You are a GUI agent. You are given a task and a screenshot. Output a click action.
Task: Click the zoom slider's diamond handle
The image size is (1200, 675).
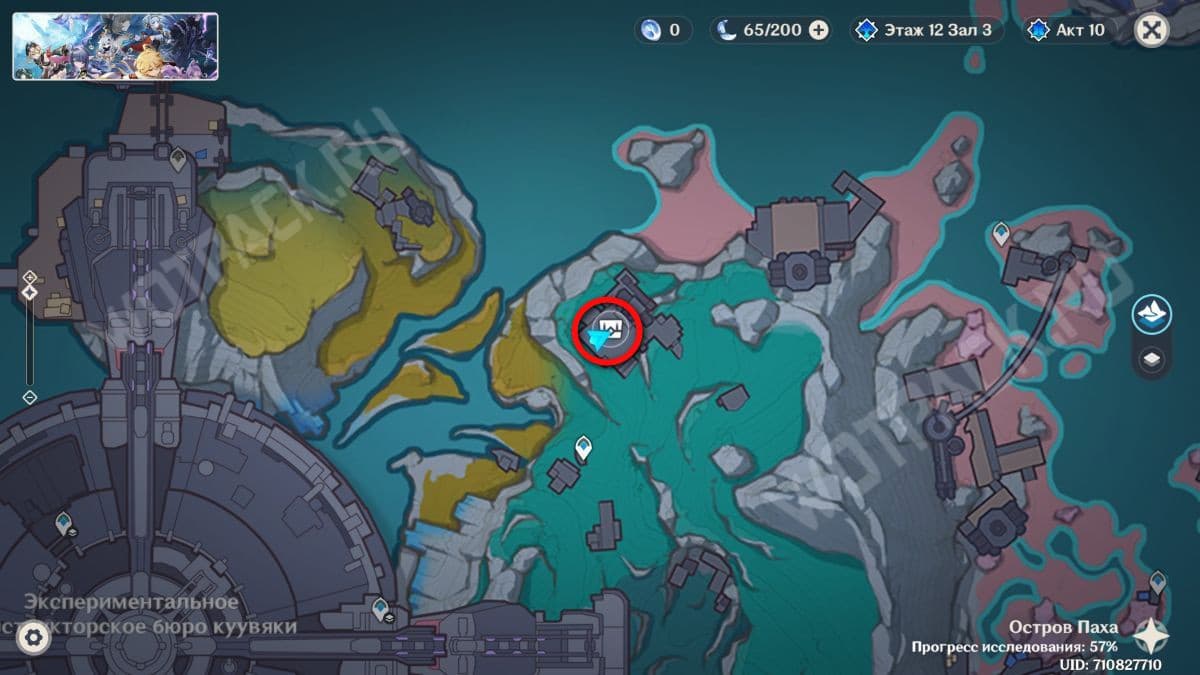pyautogui.click(x=30, y=292)
